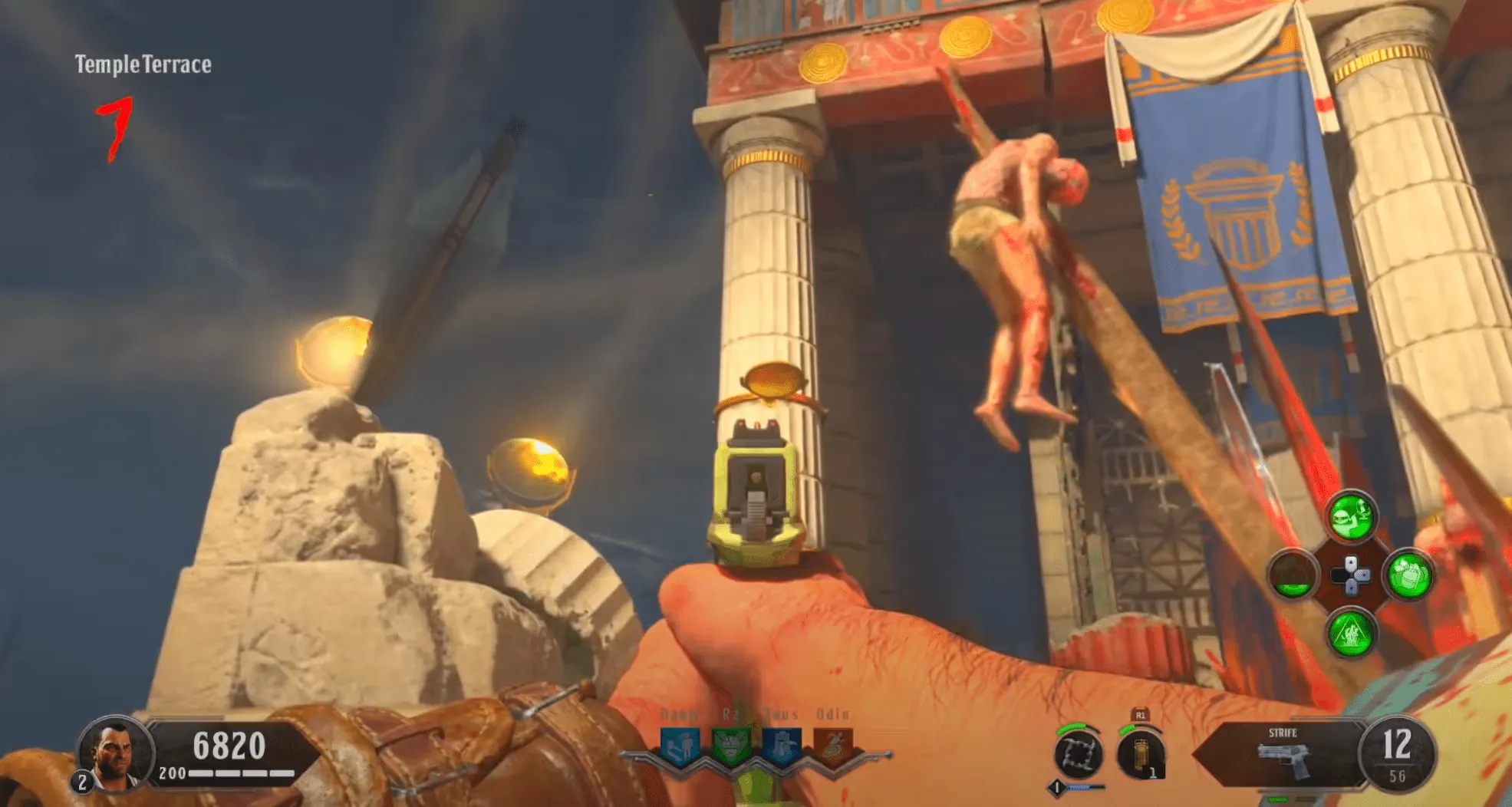Activate the bottom triangle elixir
This screenshot has height=807, width=1512.
pos(1352,632)
